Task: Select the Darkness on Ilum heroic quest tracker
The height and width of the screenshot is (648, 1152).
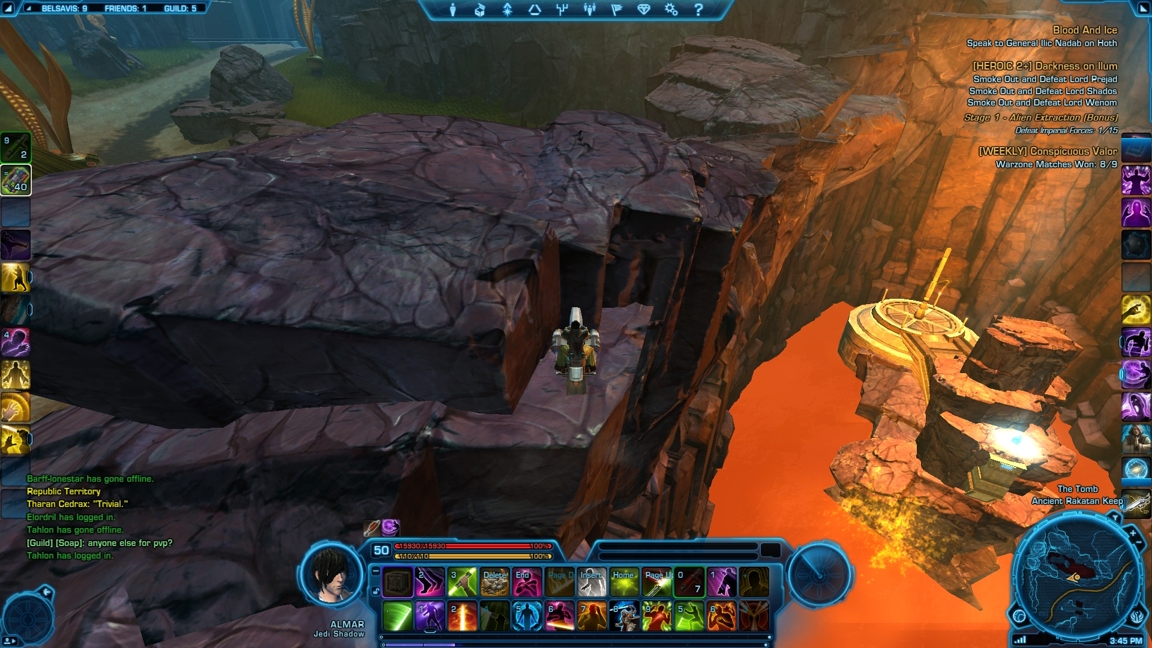Action: [1044, 66]
